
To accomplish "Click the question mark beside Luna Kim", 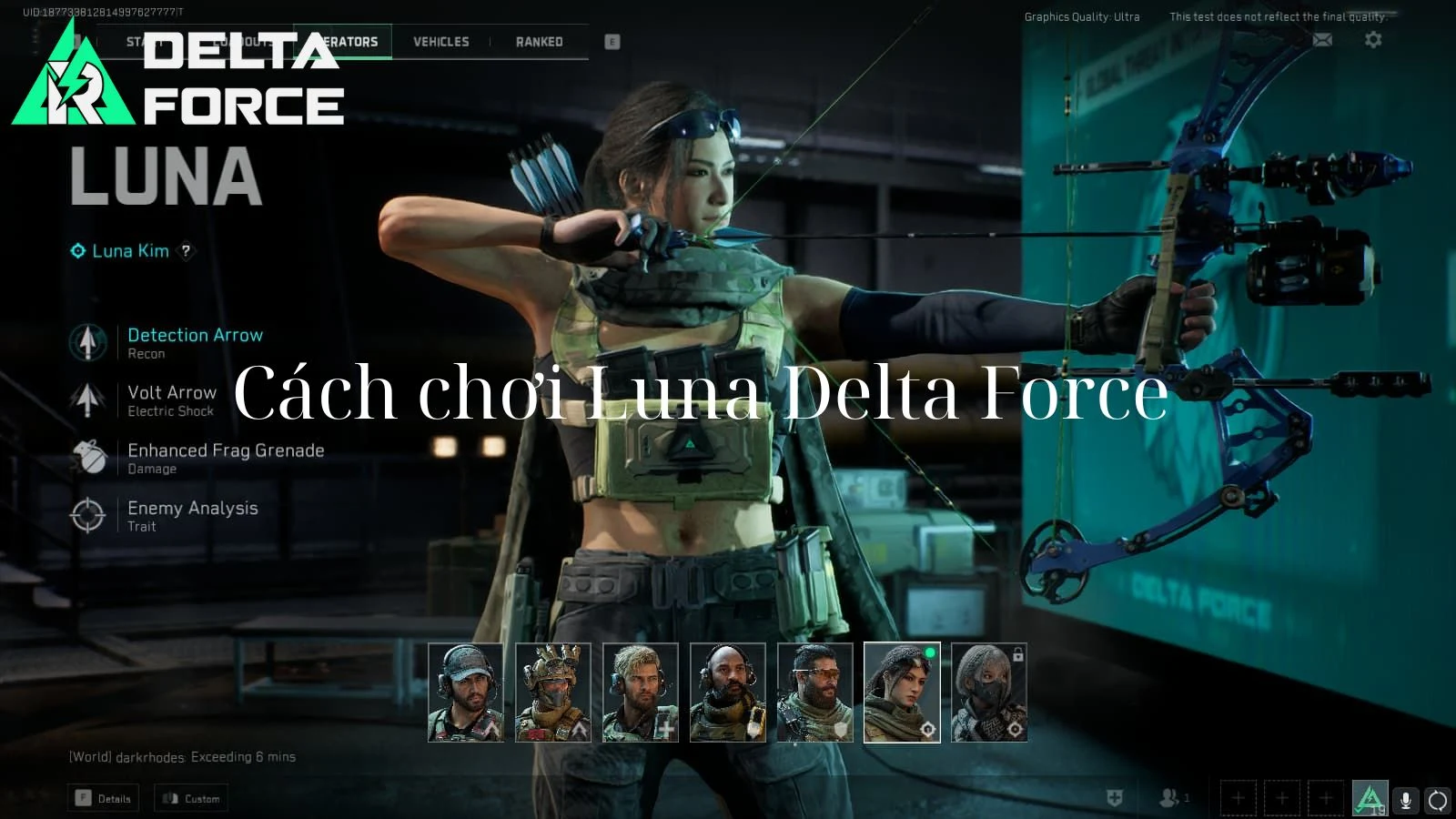I will [186, 251].
